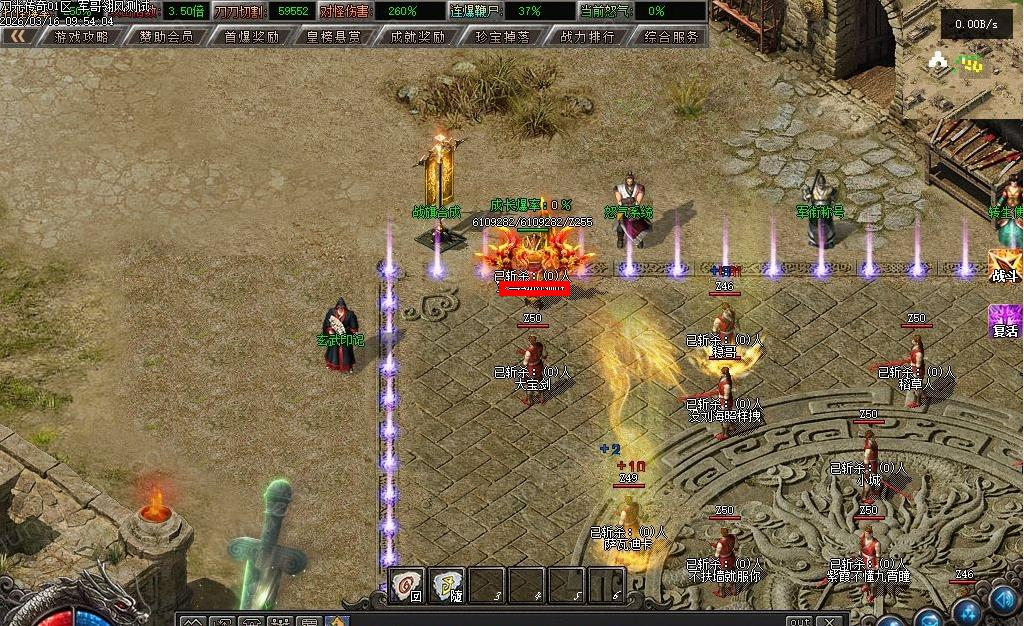
Task: Open the 综合服务 general services menu
Action: coord(671,37)
